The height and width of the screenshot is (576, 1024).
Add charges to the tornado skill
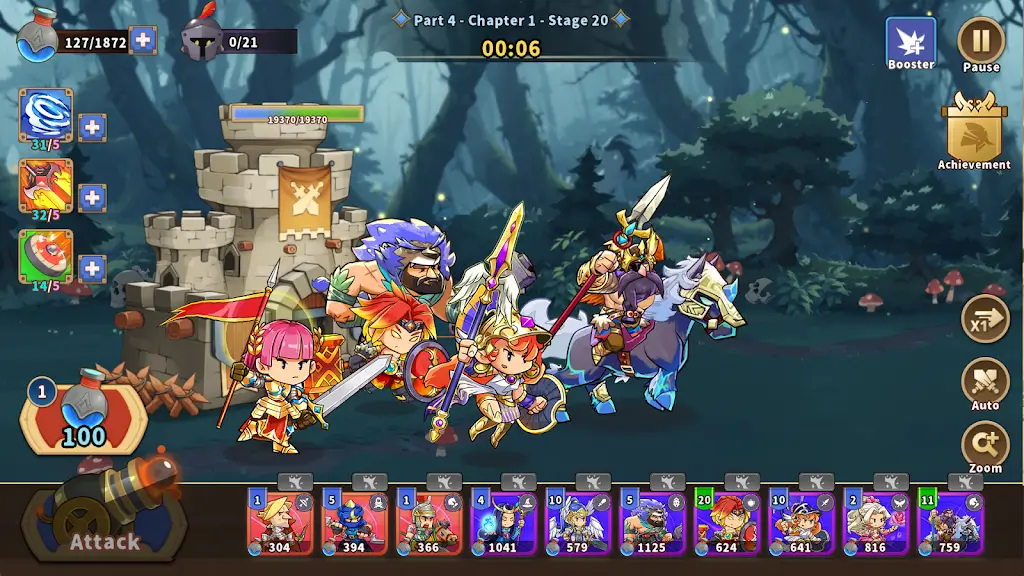[92, 127]
